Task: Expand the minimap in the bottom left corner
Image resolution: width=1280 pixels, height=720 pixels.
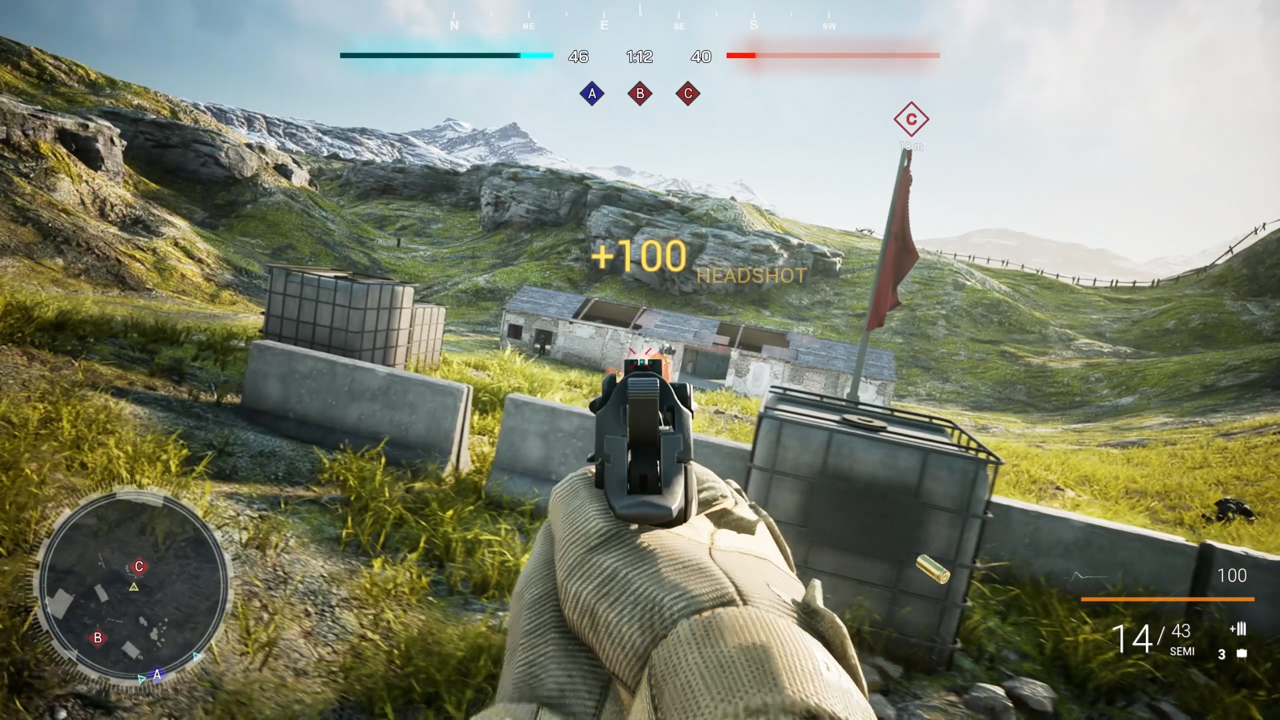Action: [x=138, y=590]
